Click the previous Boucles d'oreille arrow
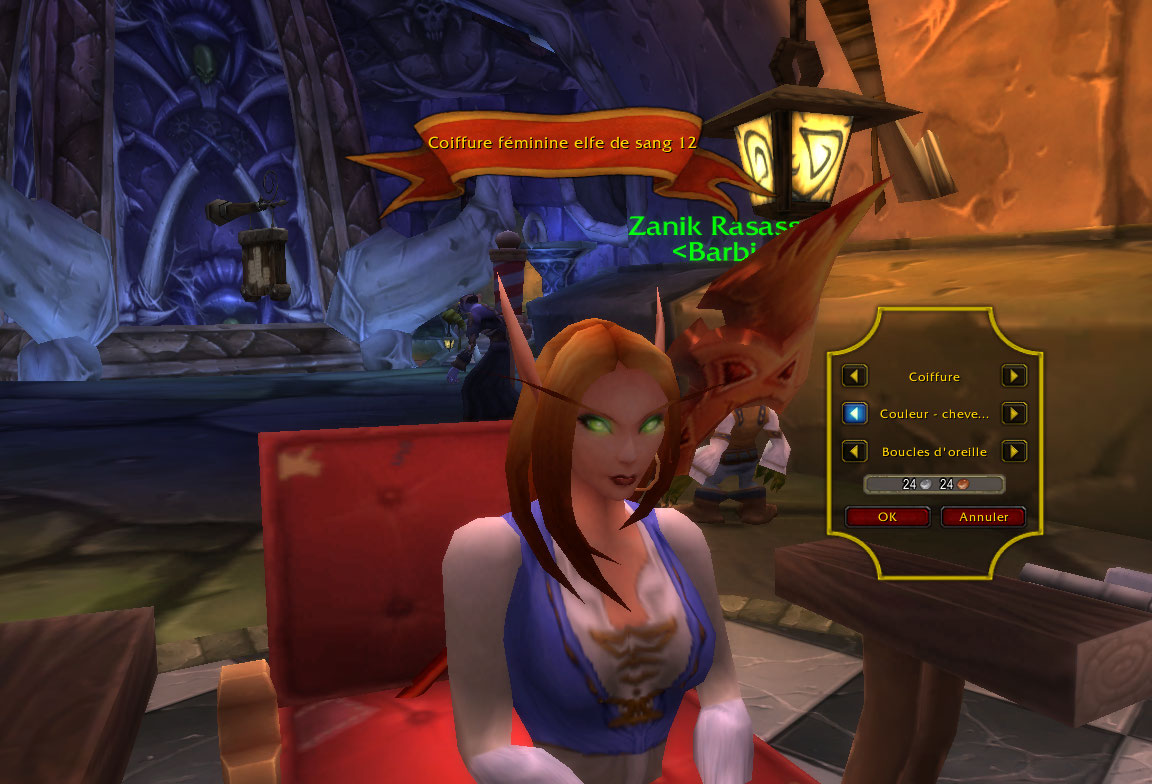The width and height of the screenshot is (1152, 784). coord(854,451)
